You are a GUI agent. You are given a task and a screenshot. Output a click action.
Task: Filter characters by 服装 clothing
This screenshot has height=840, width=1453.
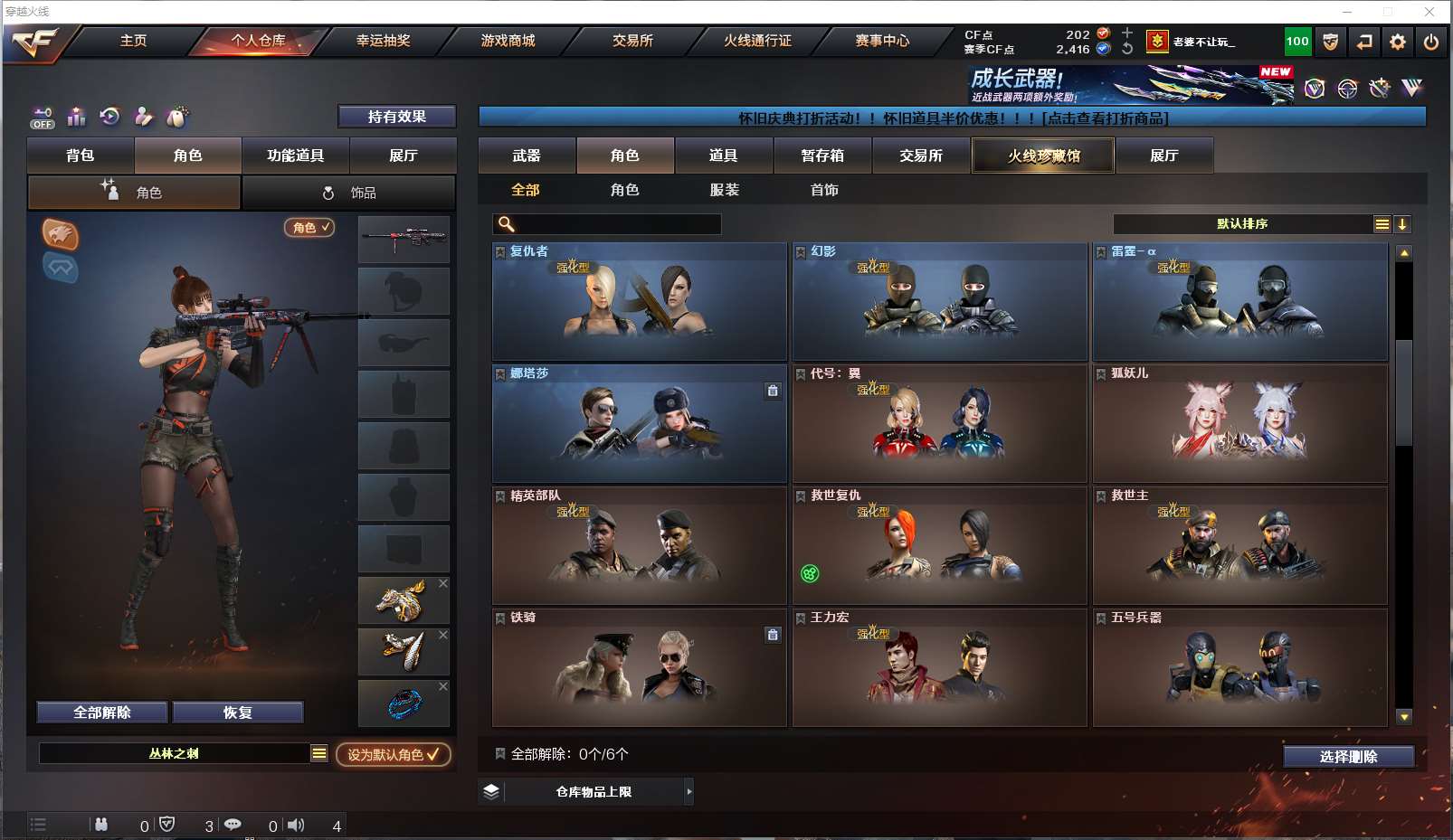coord(724,190)
